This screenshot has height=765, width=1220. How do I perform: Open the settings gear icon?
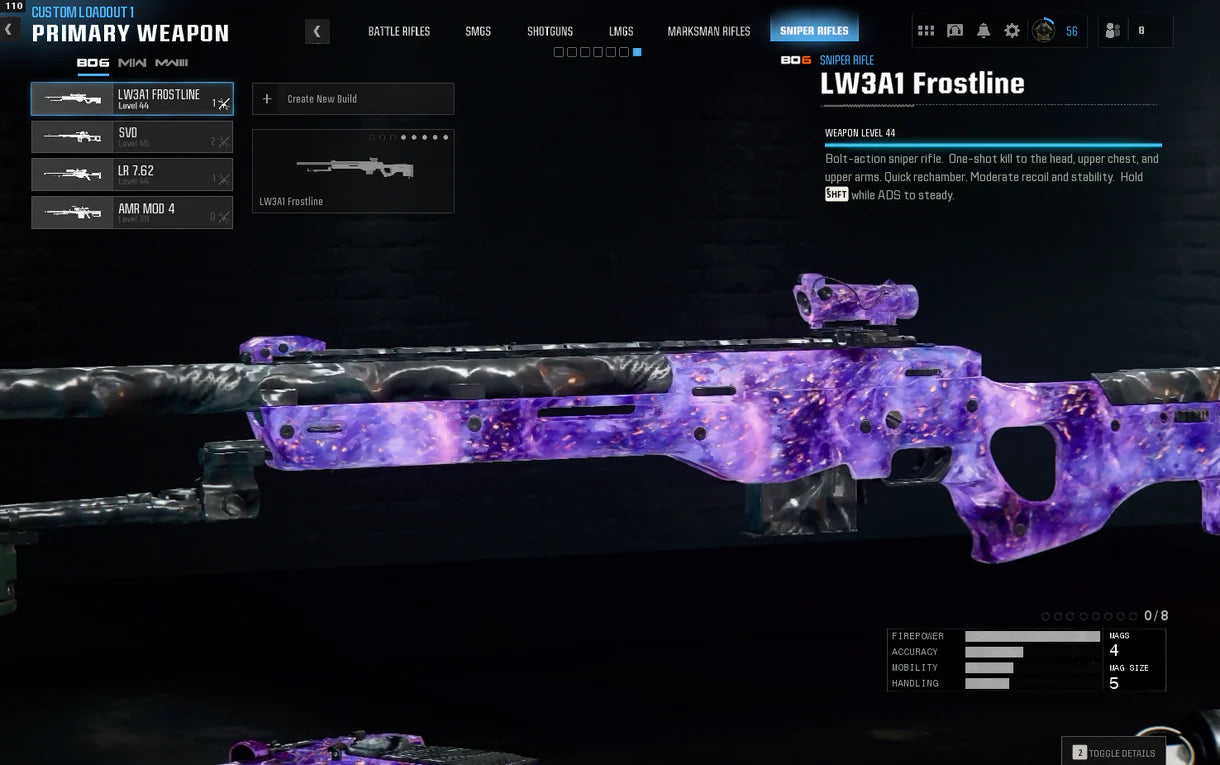pos(1012,31)
